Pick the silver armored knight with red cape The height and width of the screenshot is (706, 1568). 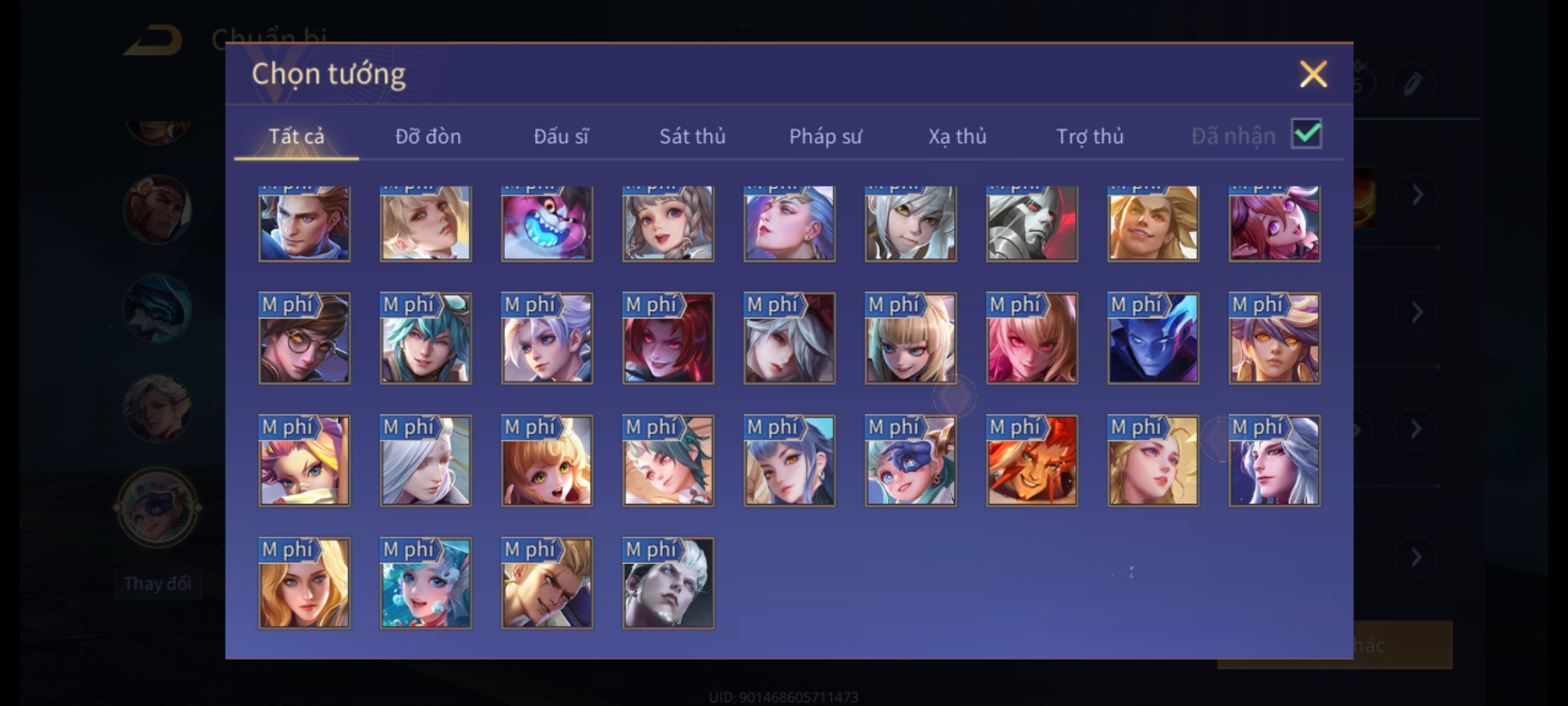pyautogui.click(x=1032, y=224)
